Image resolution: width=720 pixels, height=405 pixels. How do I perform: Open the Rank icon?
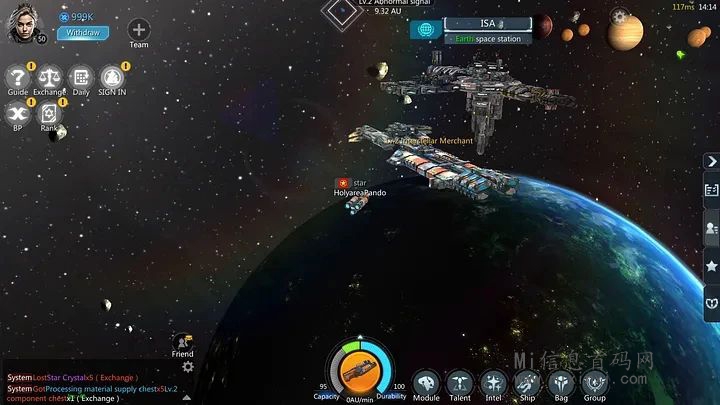(49, 113)
